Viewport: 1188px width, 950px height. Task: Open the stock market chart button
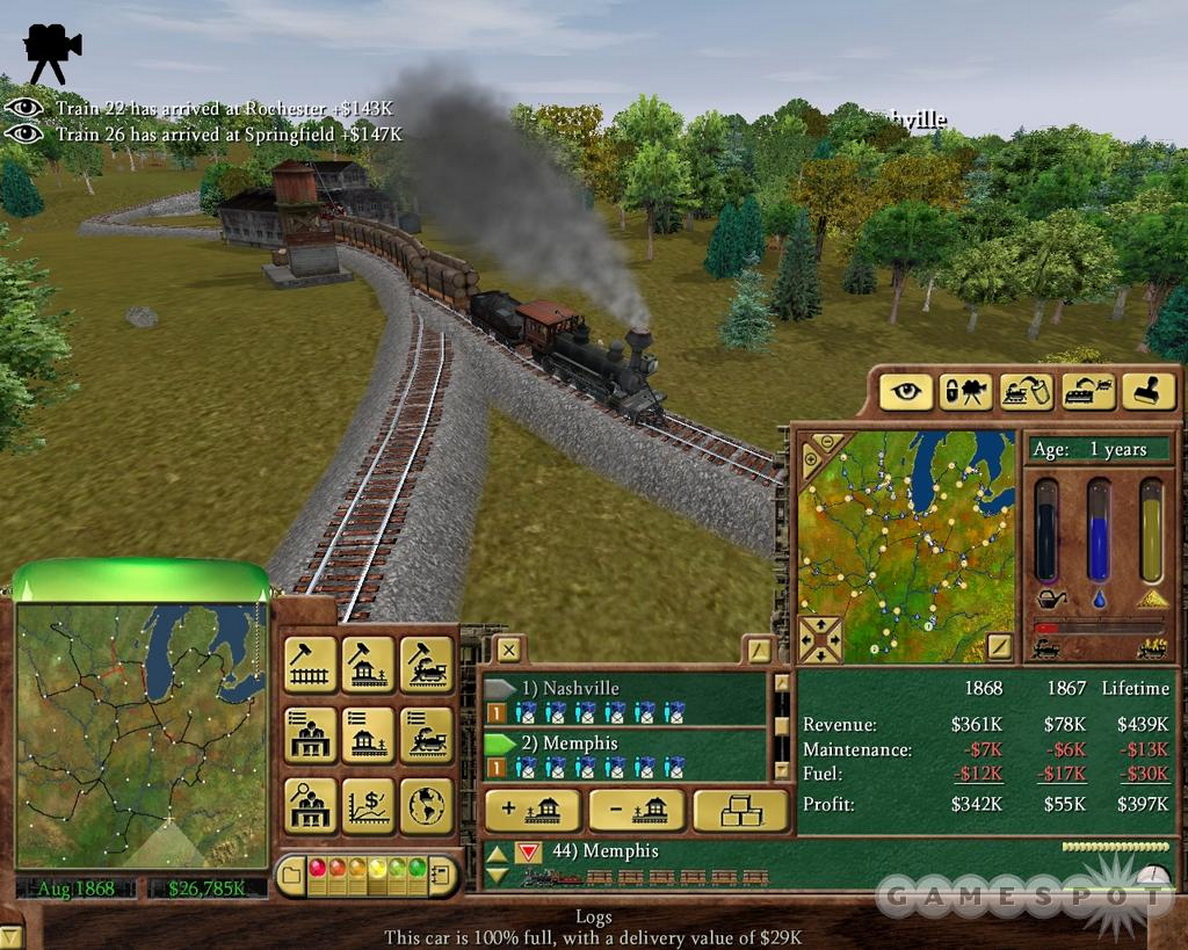[369, 806]
